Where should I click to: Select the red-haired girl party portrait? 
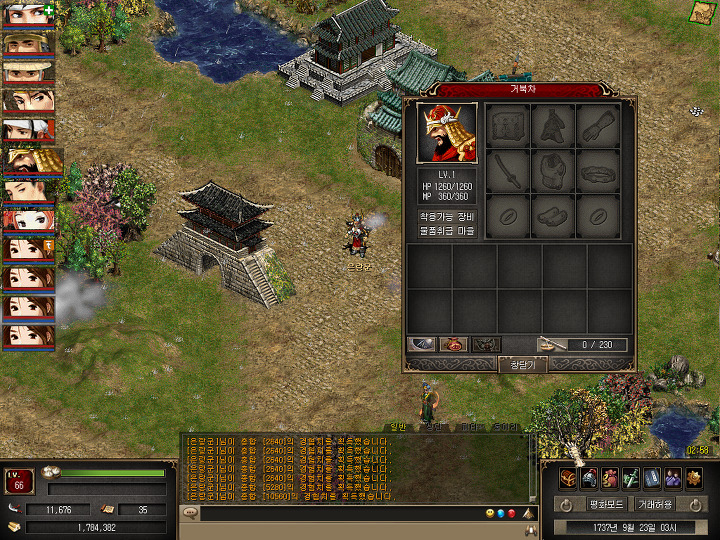[x=27, y=219]
